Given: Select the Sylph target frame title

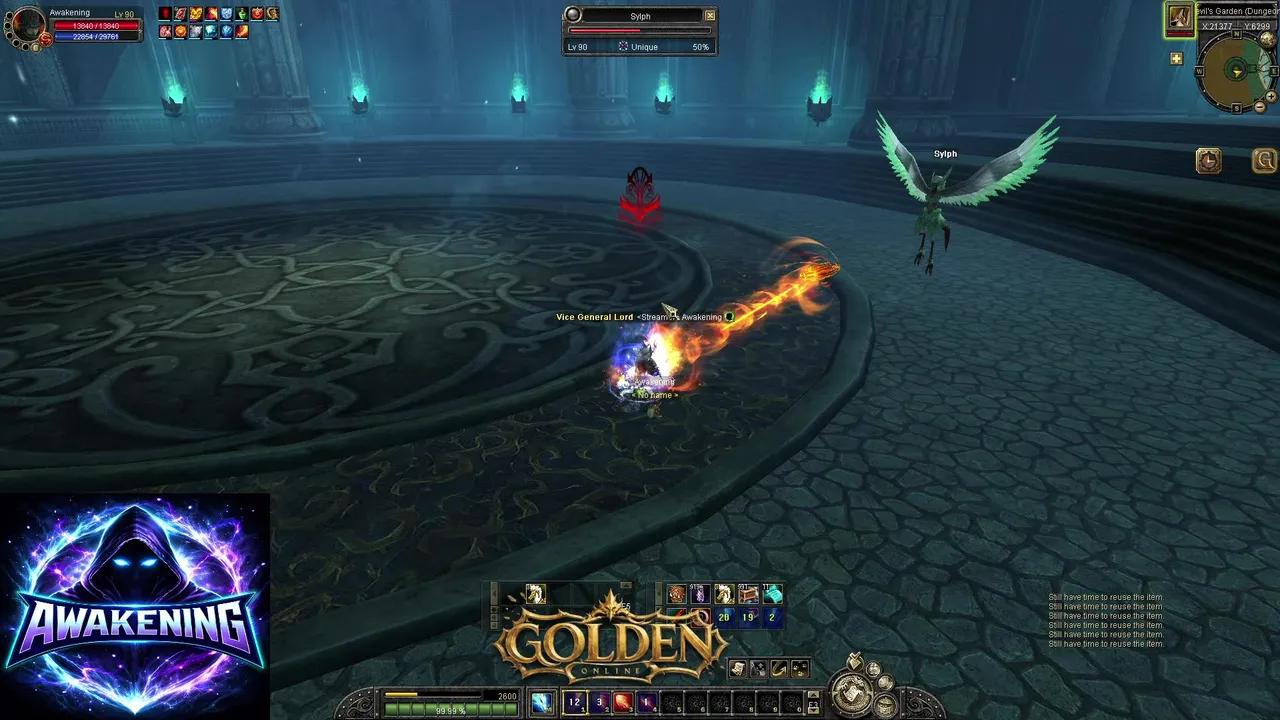Looking at the screenshot, I should coord(639,16).
